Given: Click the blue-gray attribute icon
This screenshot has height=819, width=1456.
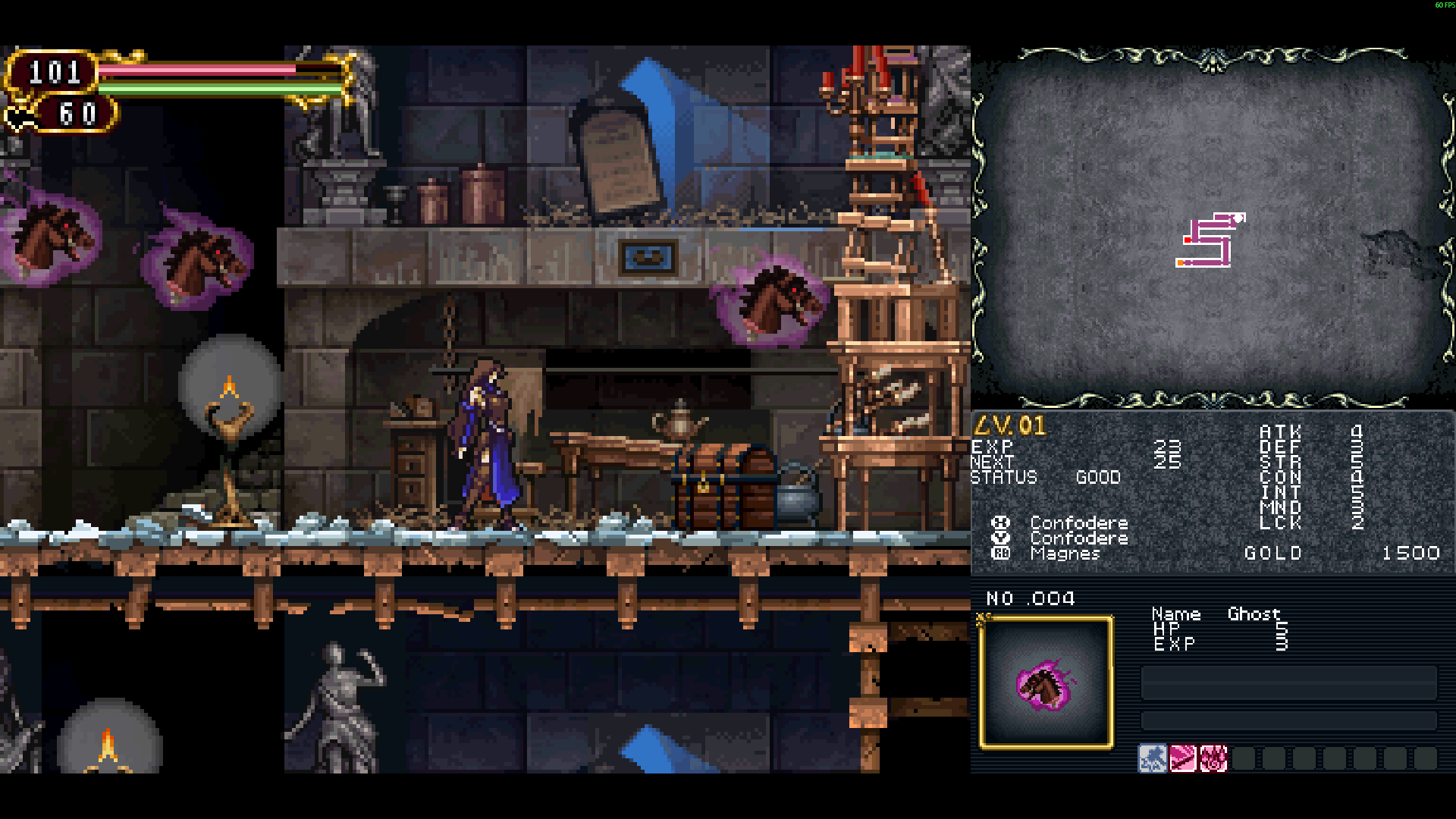Looking at the screenshot, I should pyautogui.click(x=1152, y=758).
